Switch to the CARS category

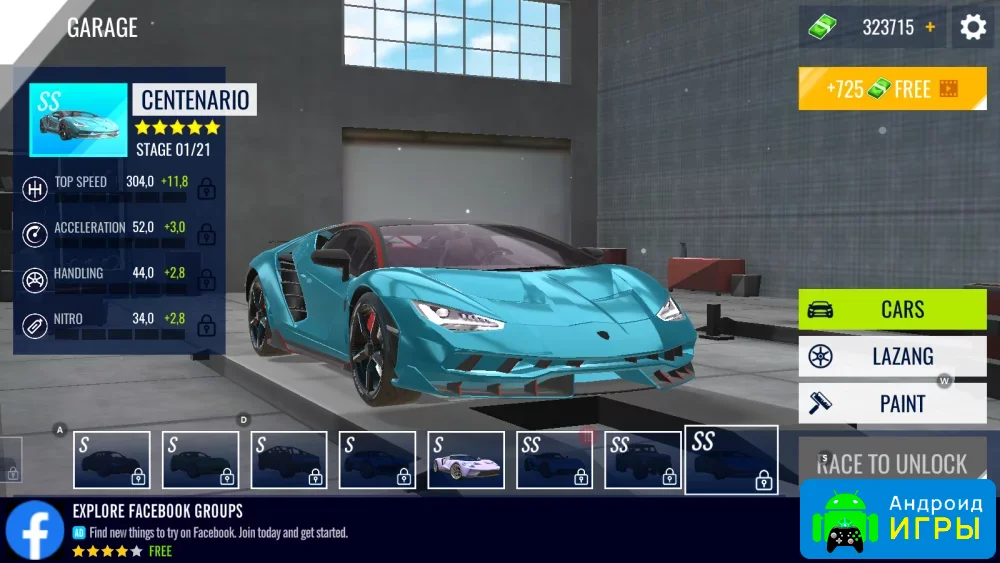(892, 309)
